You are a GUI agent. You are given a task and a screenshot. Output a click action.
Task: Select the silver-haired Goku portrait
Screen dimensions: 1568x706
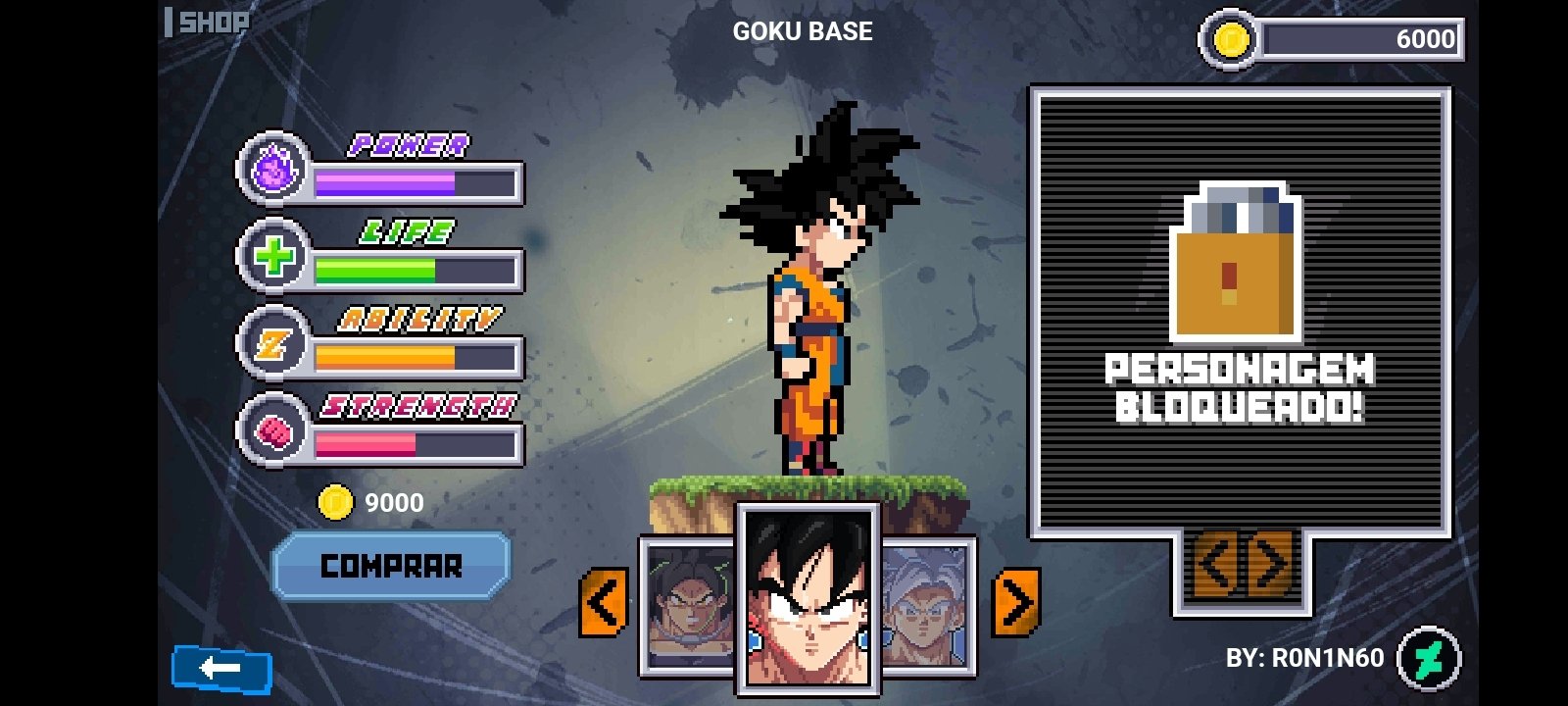(x=927, y=606)
